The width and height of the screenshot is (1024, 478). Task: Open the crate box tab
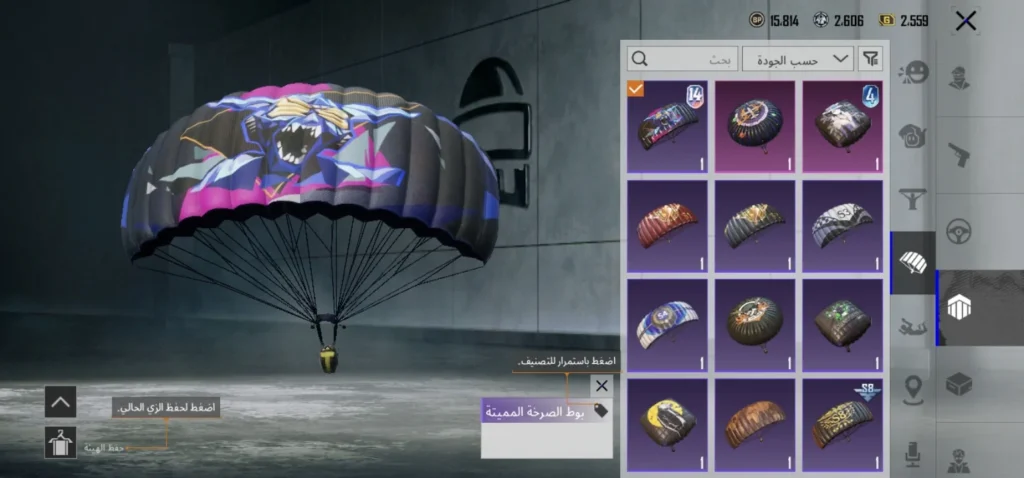click(x=960, y=384)
